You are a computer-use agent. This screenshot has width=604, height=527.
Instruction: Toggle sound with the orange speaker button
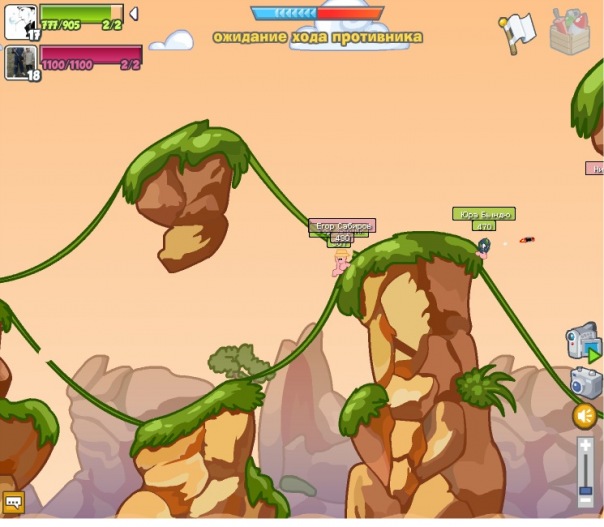point(585,415)
